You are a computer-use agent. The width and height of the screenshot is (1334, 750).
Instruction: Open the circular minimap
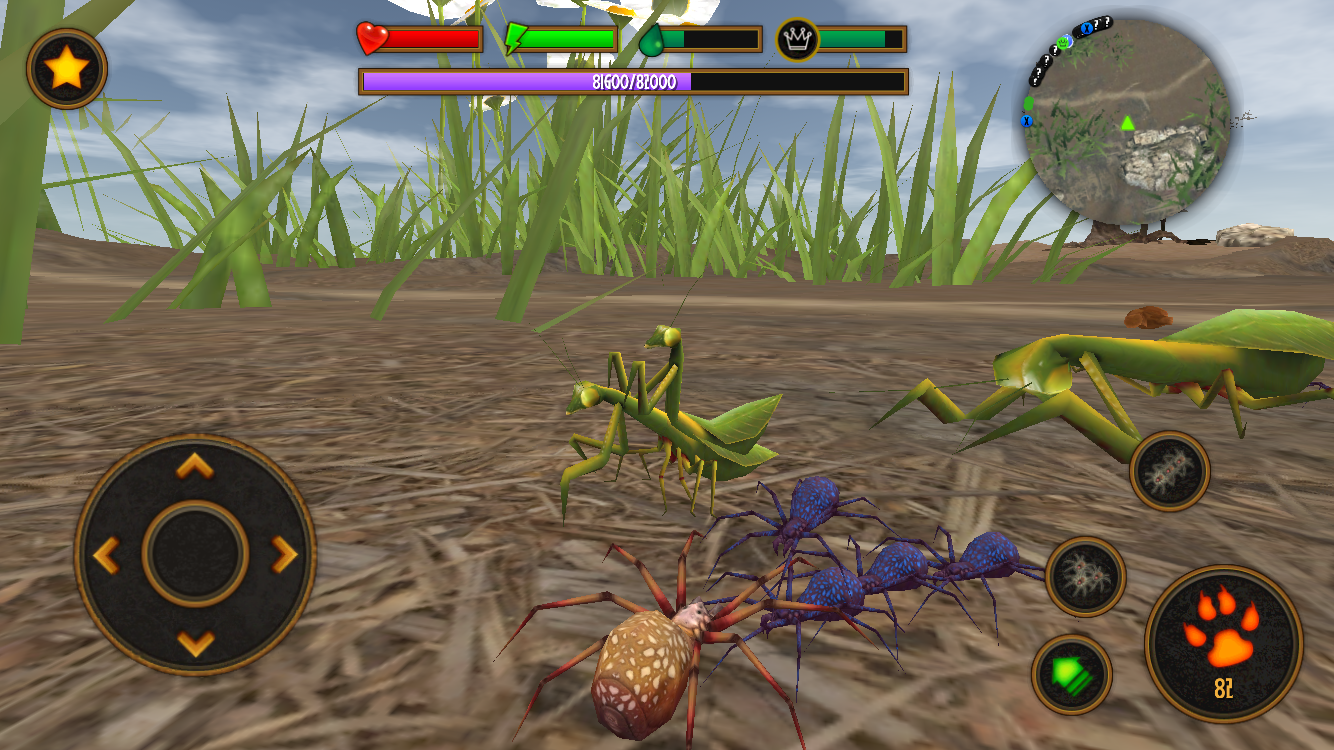pyautogui.click(x=1126, y=117)
